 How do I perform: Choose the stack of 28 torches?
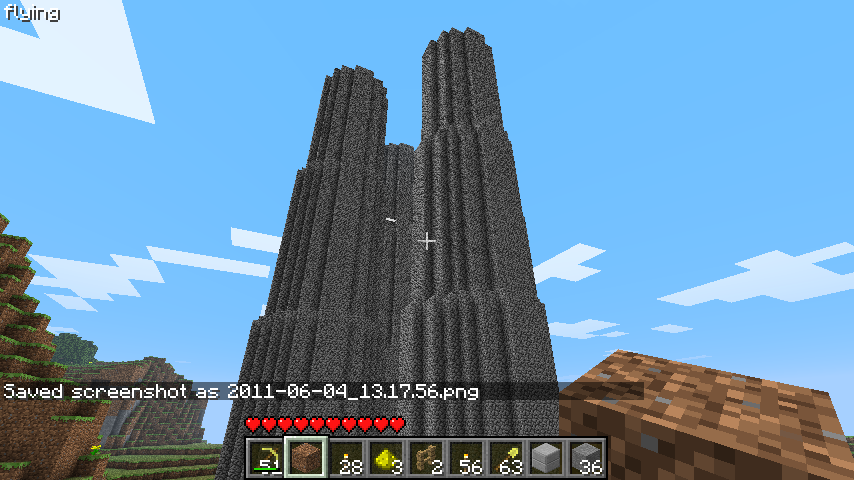click(347, 459)
